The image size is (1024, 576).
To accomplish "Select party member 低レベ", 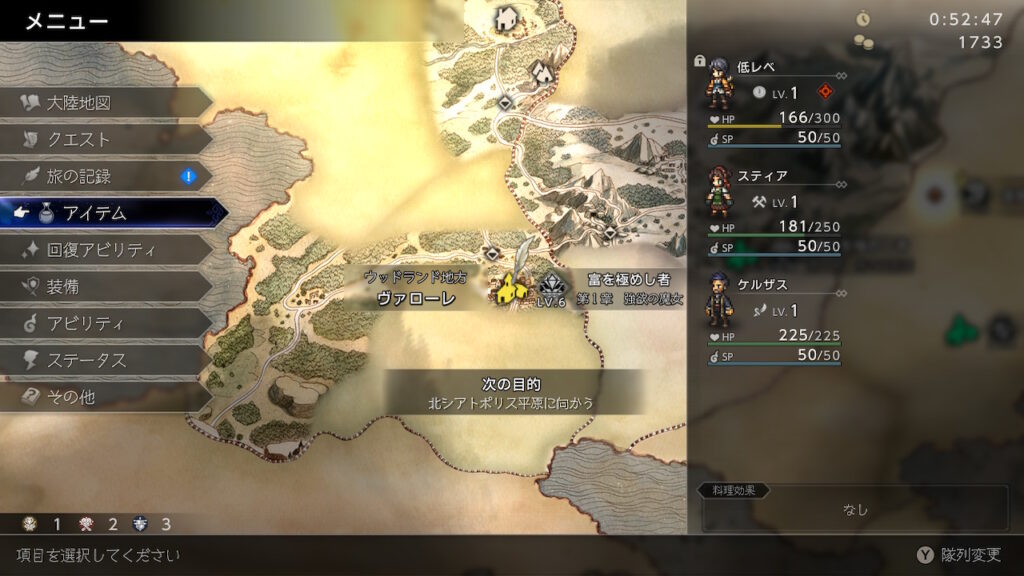I will [x=772, y=101].
